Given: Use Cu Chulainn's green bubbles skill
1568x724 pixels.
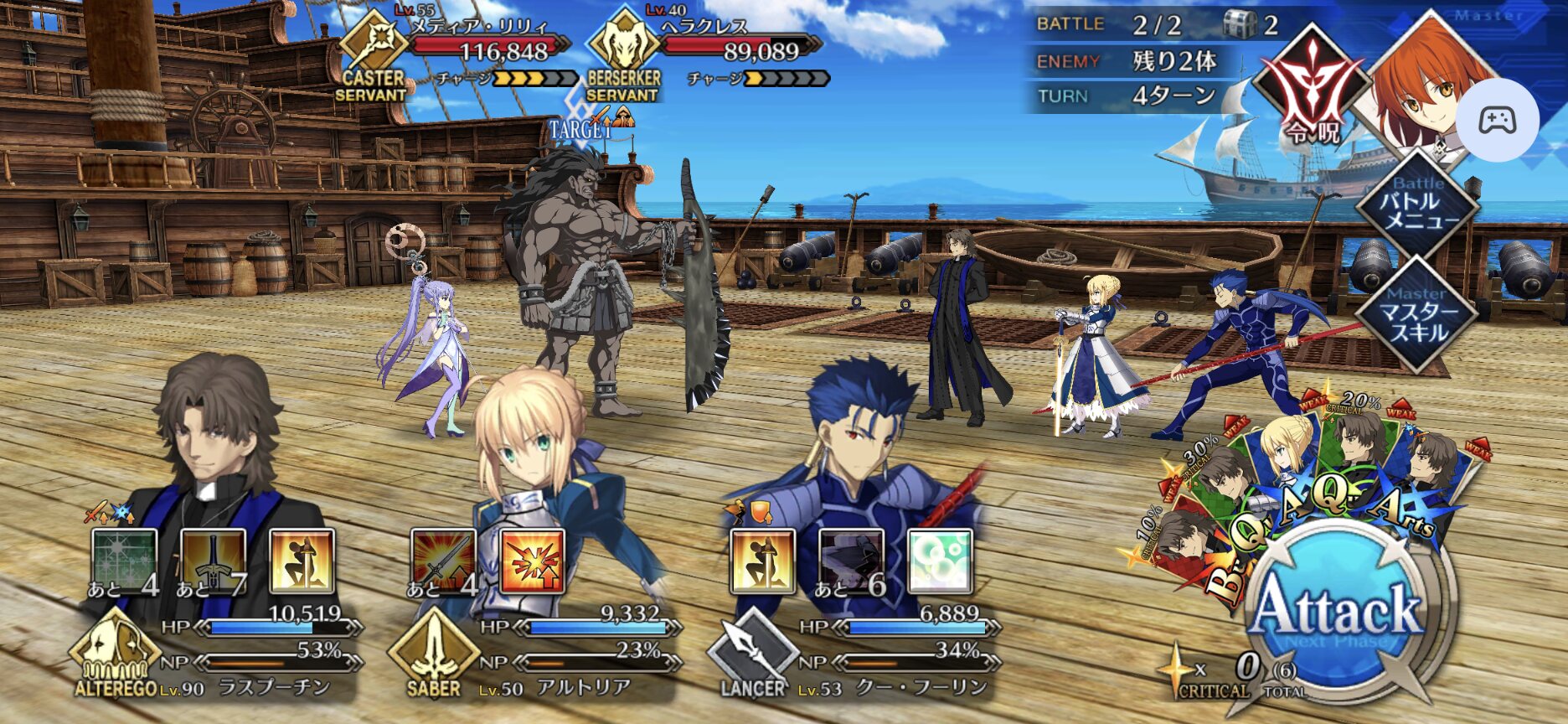Looking at the screenshot, I should click(940, 561).
